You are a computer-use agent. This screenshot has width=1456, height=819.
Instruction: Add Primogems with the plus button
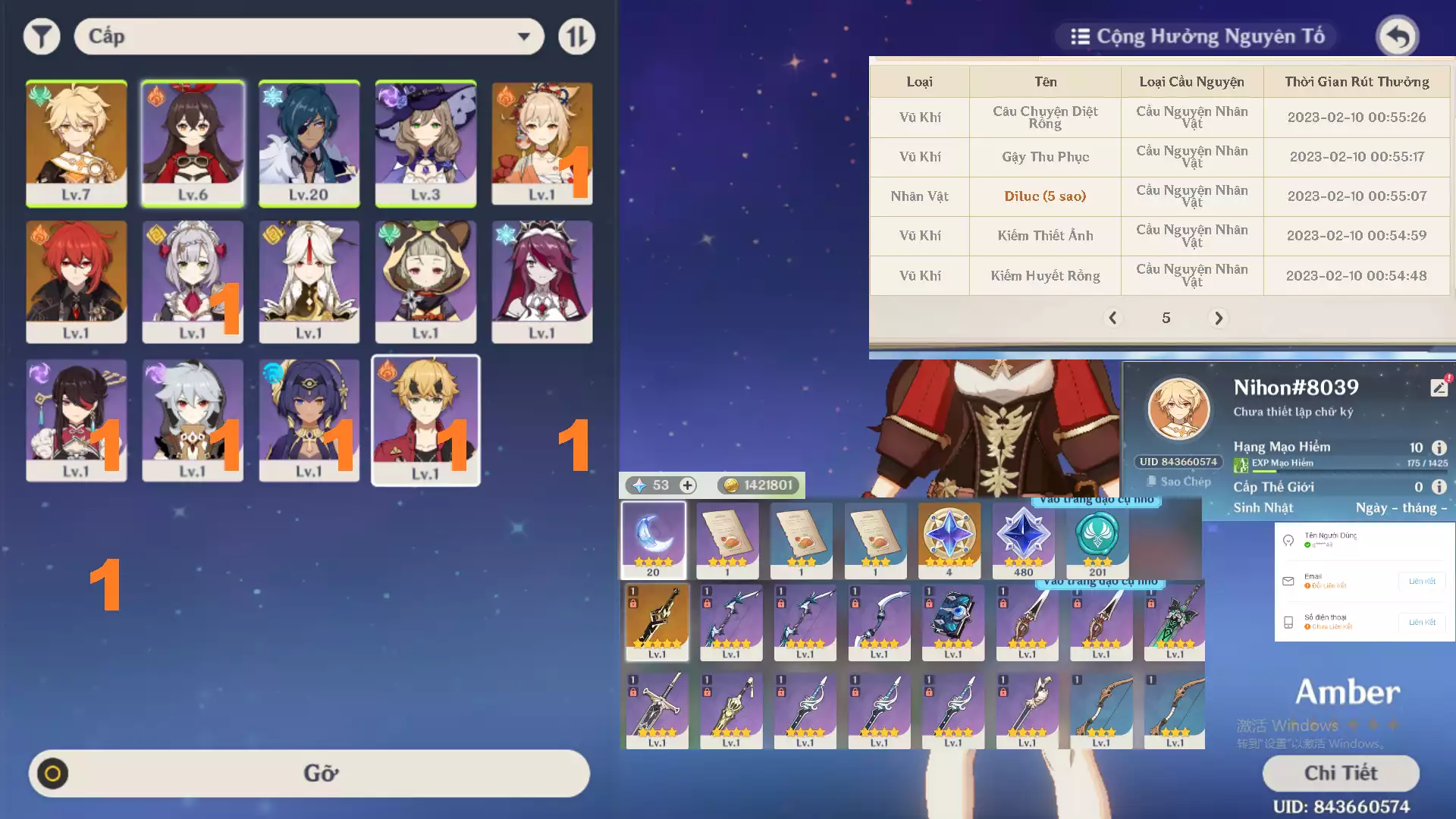coord(687,485)
